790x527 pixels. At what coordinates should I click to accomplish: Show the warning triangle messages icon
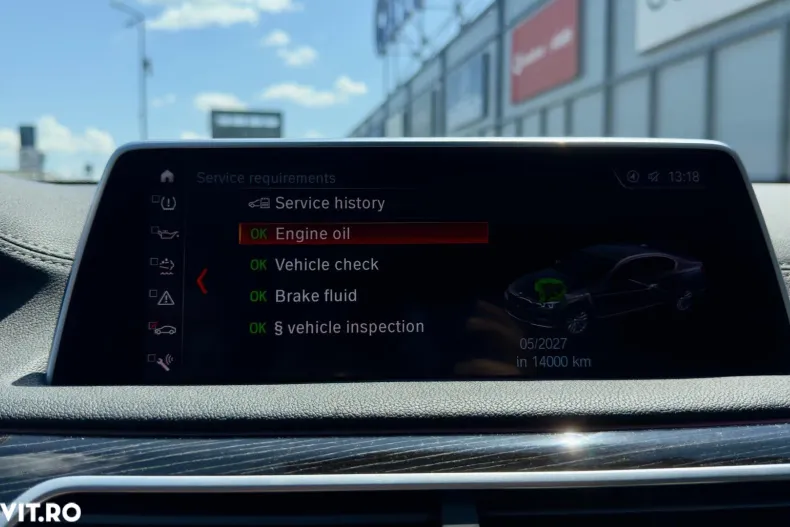[x=165, y=297]
